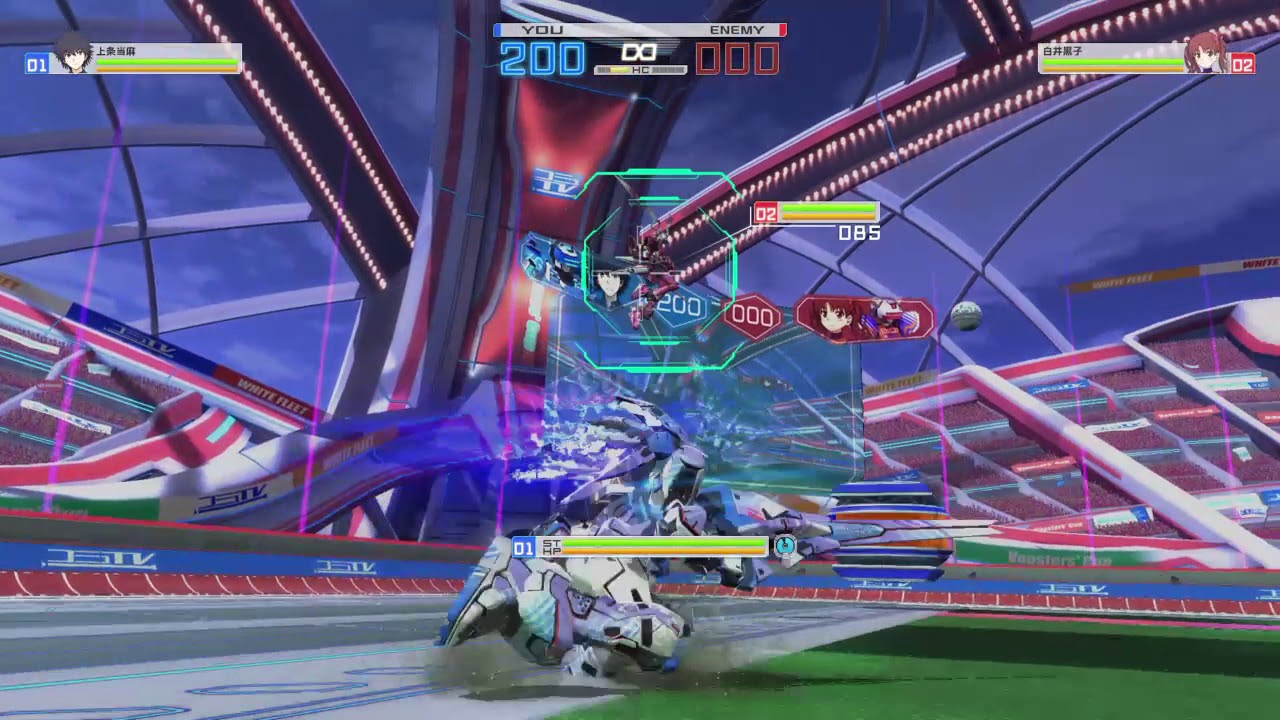Select the white enemy mech icon beside Kuroko's face
Screen dimensions: 1280x720
tap(888, 311)
